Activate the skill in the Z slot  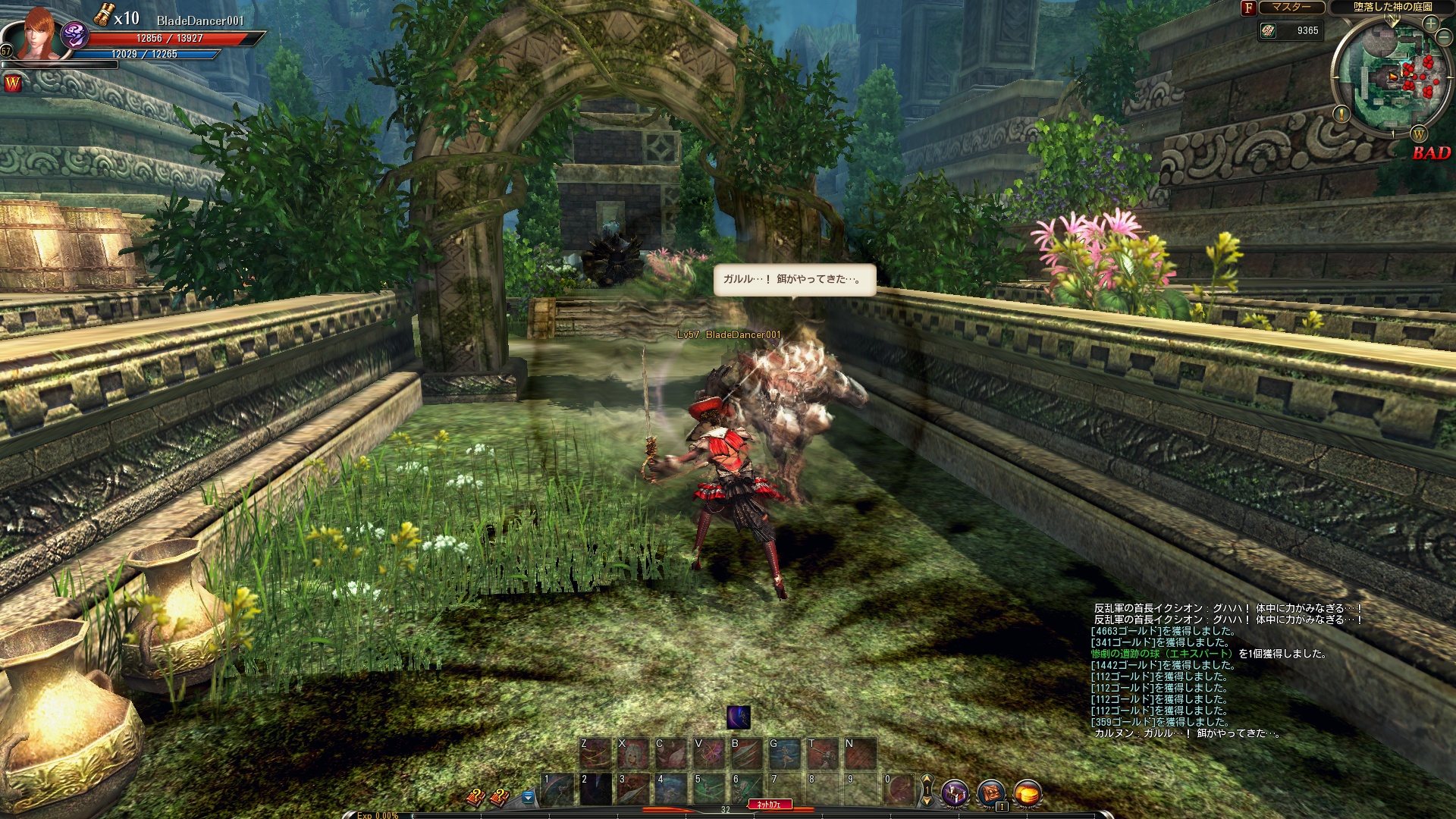pyautogui.click(x=595, y=754)
